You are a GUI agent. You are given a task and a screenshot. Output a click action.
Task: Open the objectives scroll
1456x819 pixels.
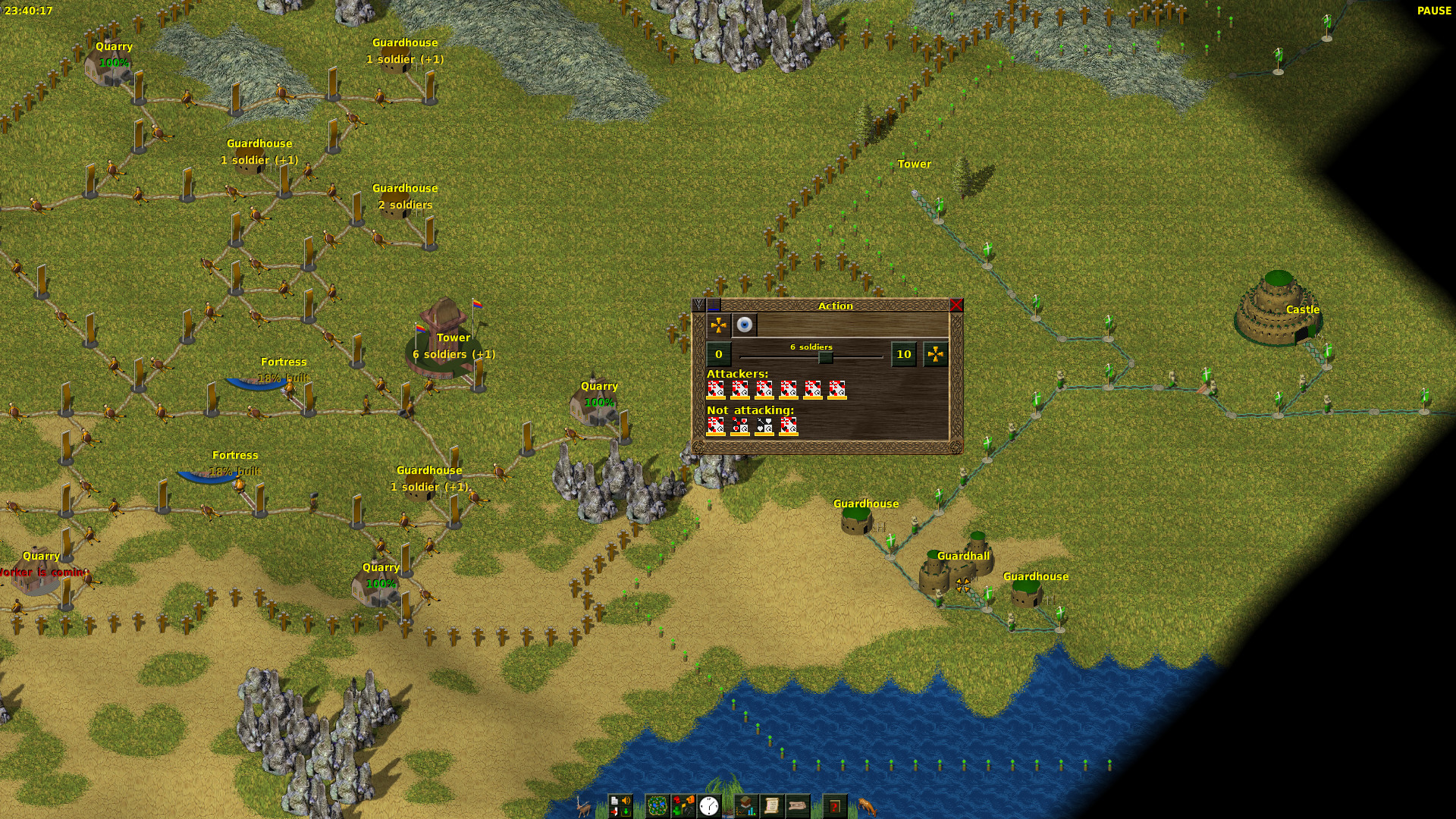pyautogui.click(x=772, y=805)
